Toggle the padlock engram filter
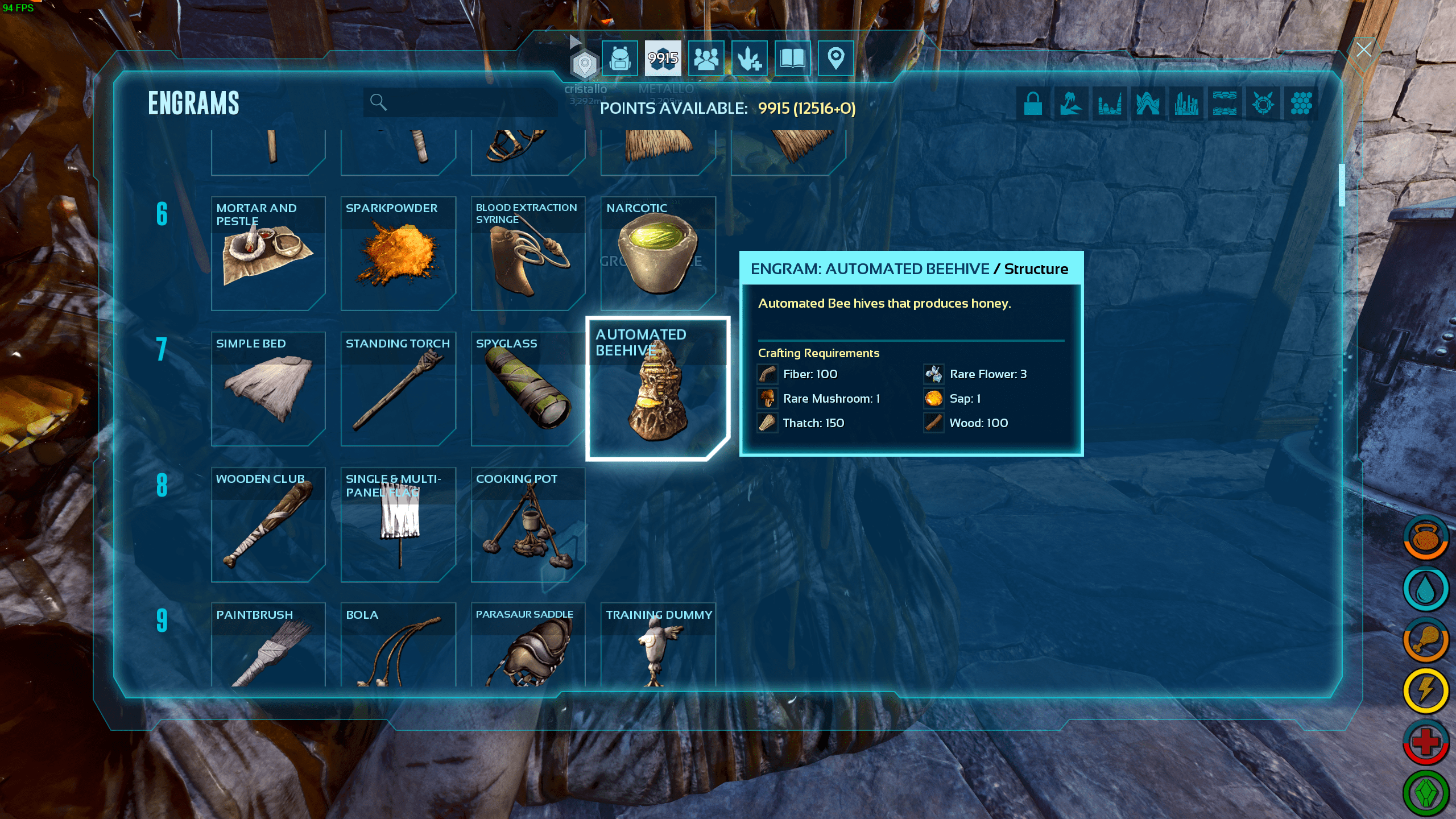This screenshot has height=819, width=1456. pyautogui.click(x=1033, y=104)
